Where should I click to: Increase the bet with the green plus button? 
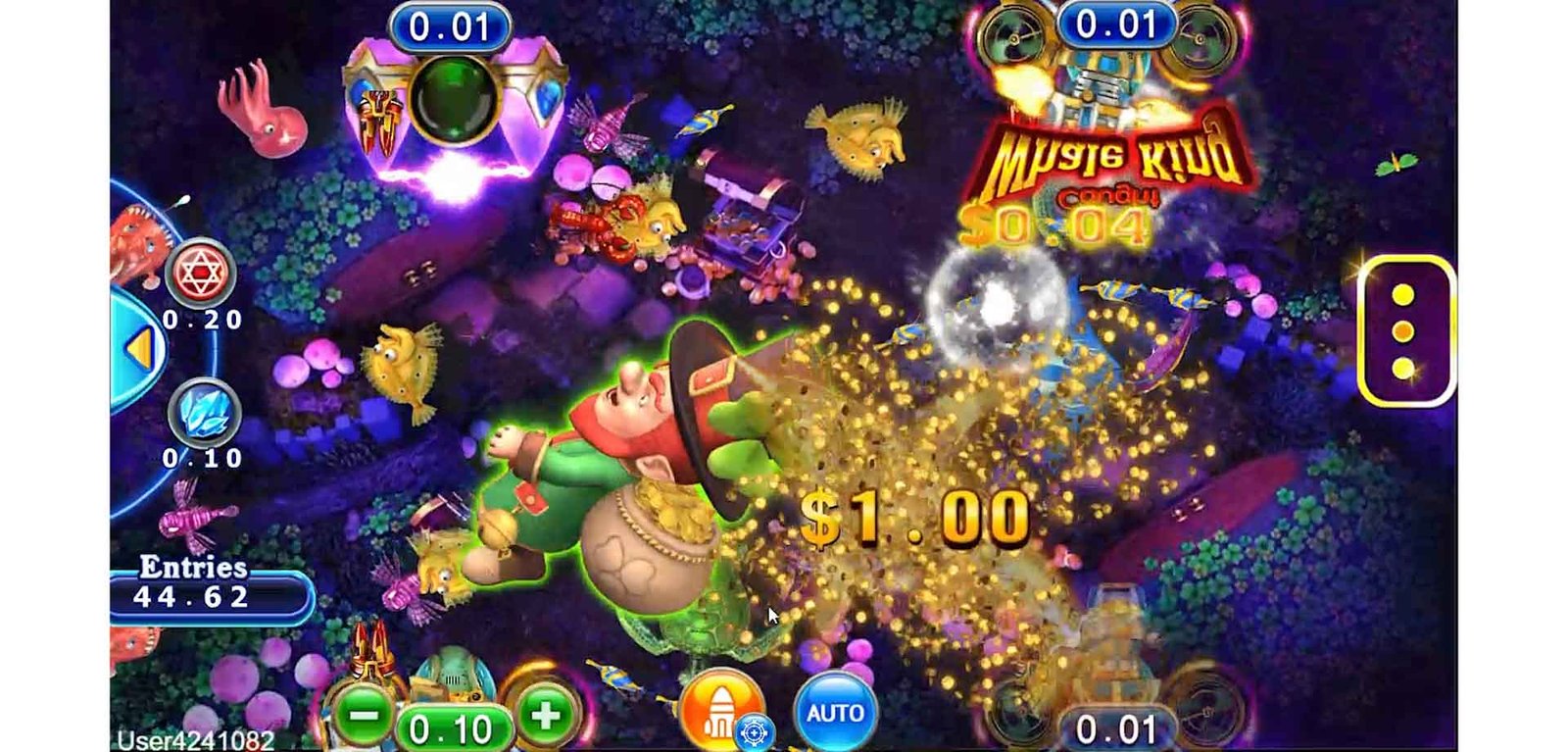click(546, 717)
